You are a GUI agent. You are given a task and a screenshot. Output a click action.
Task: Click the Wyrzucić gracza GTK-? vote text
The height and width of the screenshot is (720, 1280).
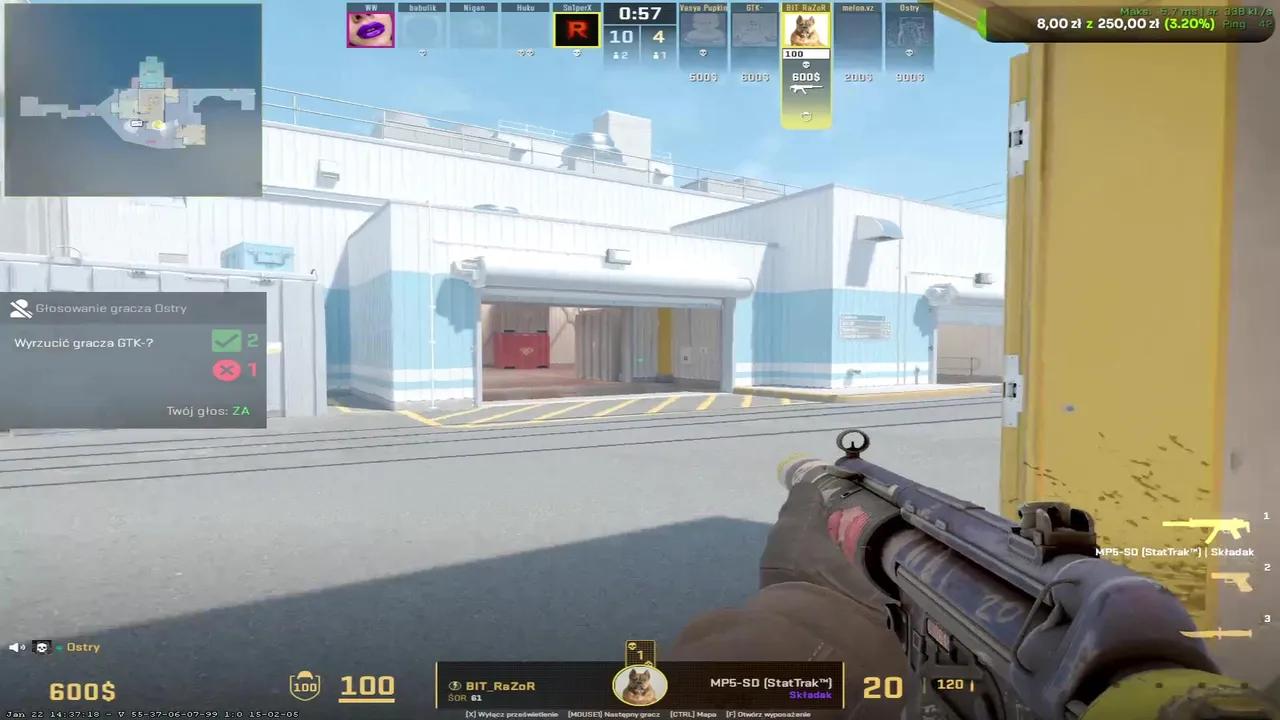click(84, 342)
